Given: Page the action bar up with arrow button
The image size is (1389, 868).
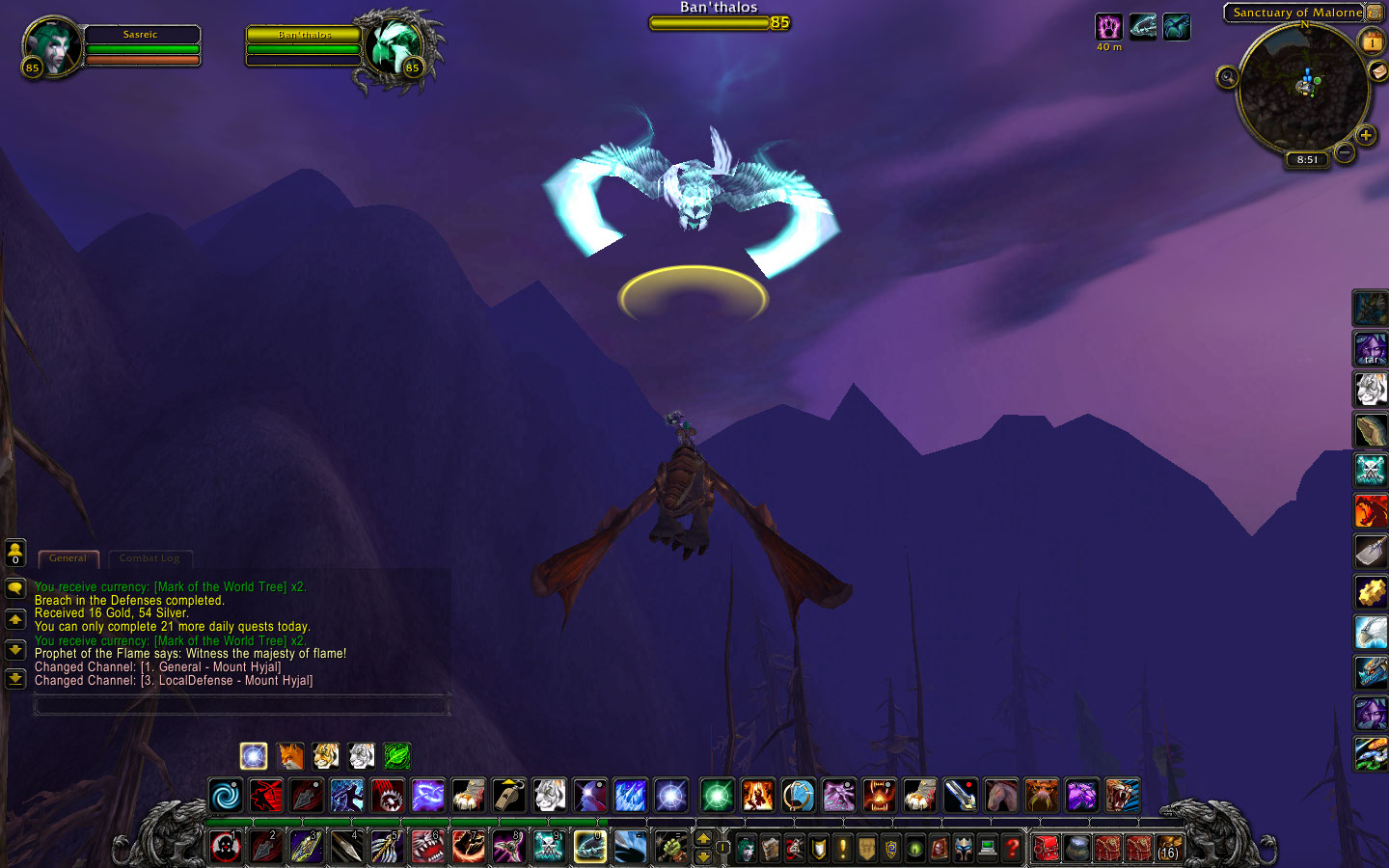Looking at the screenshot, I should pos(703,838).
